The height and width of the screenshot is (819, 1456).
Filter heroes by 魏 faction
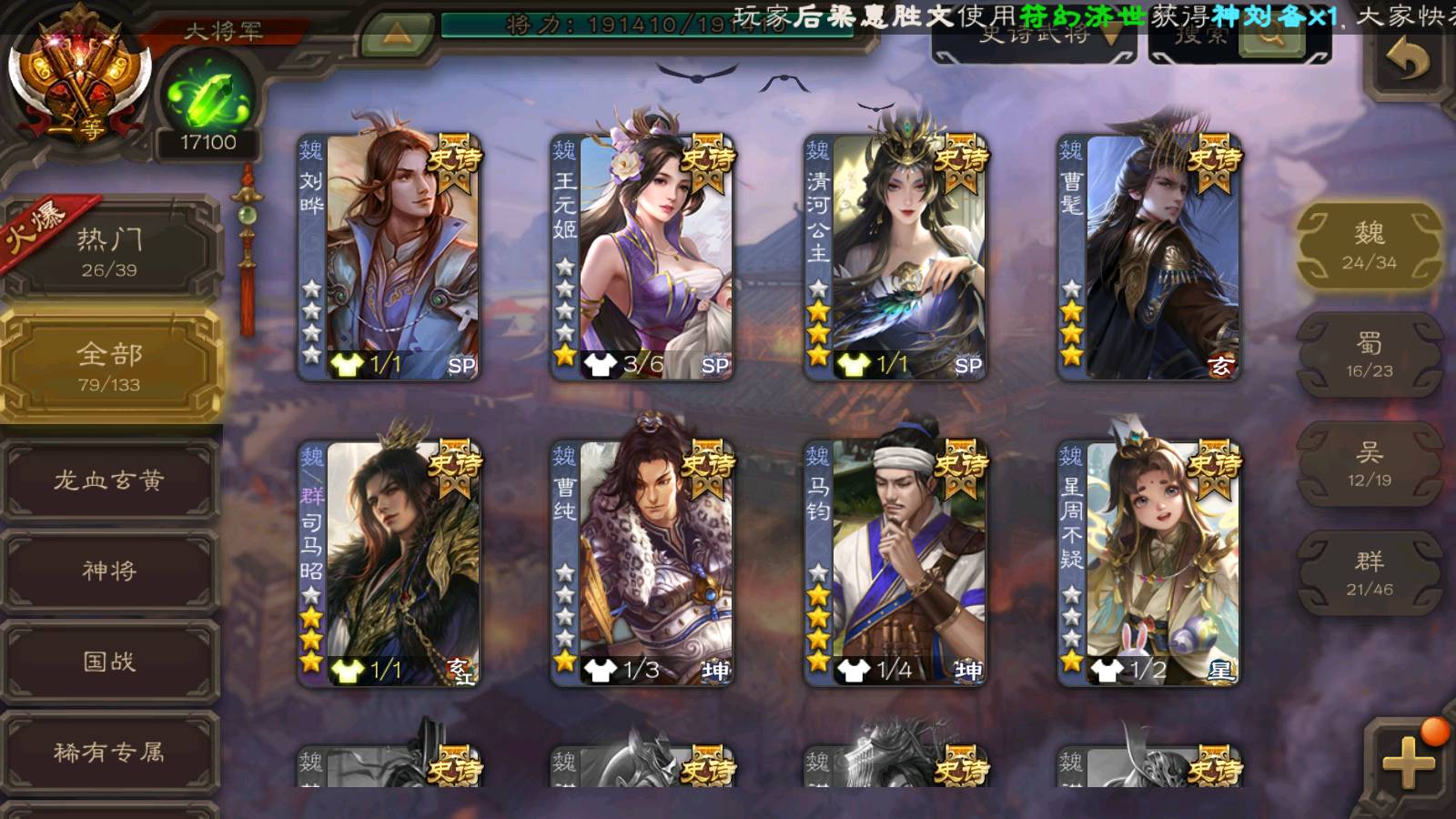[x=1369, y=246]
